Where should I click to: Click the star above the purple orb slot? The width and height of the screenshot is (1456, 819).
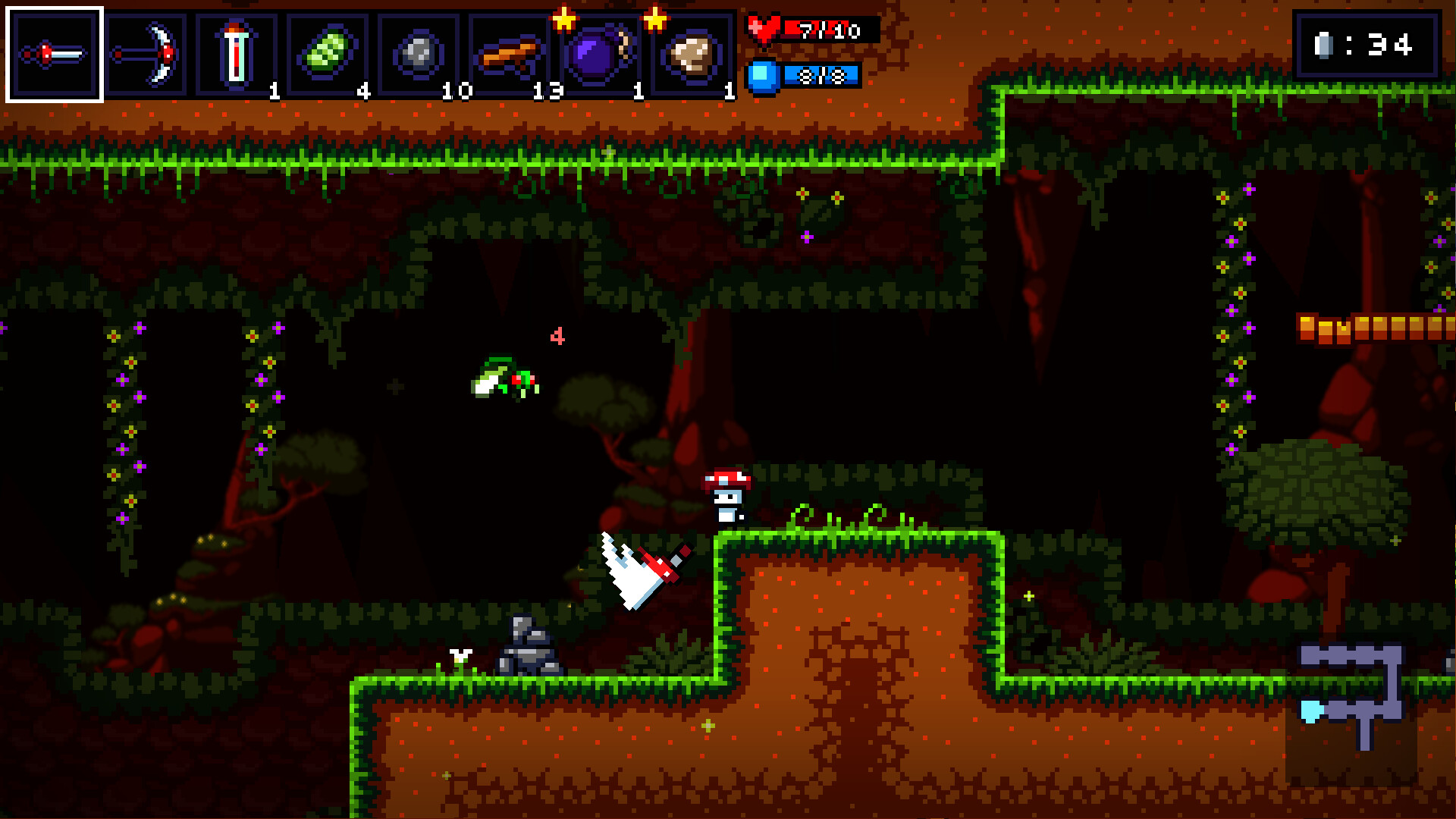click(565, 17)
